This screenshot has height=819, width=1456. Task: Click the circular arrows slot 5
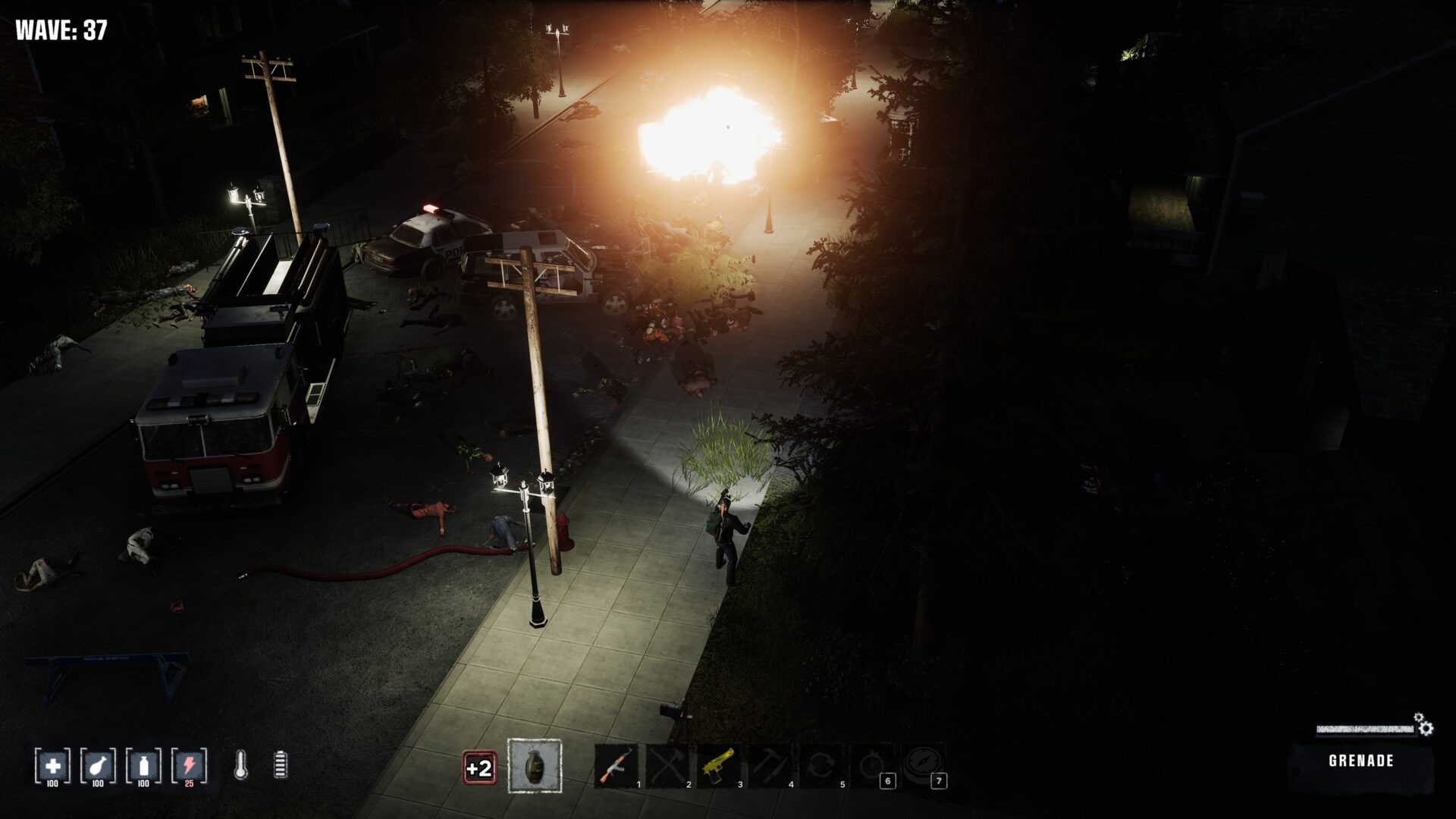tap(821, 766)
